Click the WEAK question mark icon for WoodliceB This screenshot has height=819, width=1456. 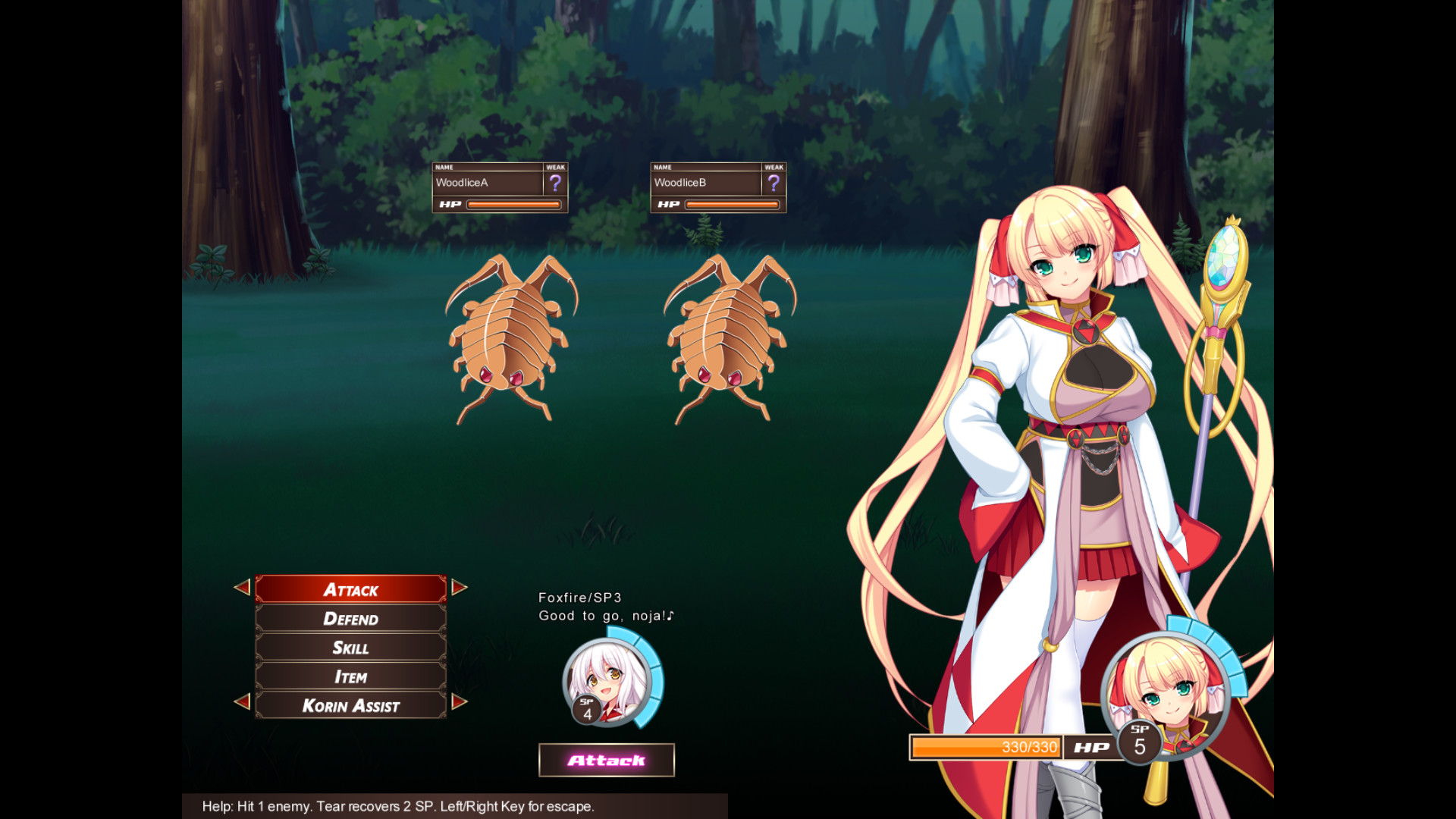(x=773, y=181)
